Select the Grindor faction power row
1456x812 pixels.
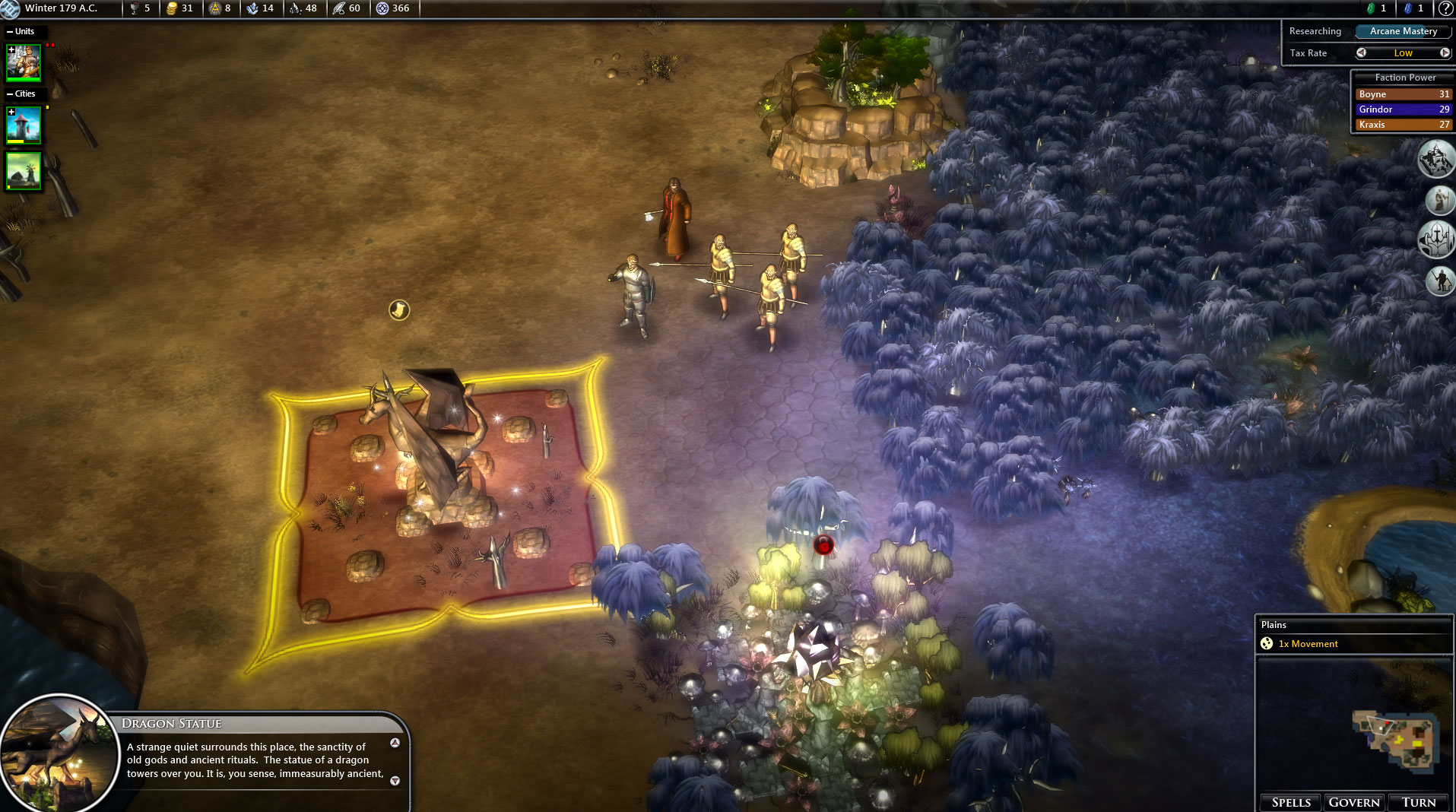coord(1404,109)
